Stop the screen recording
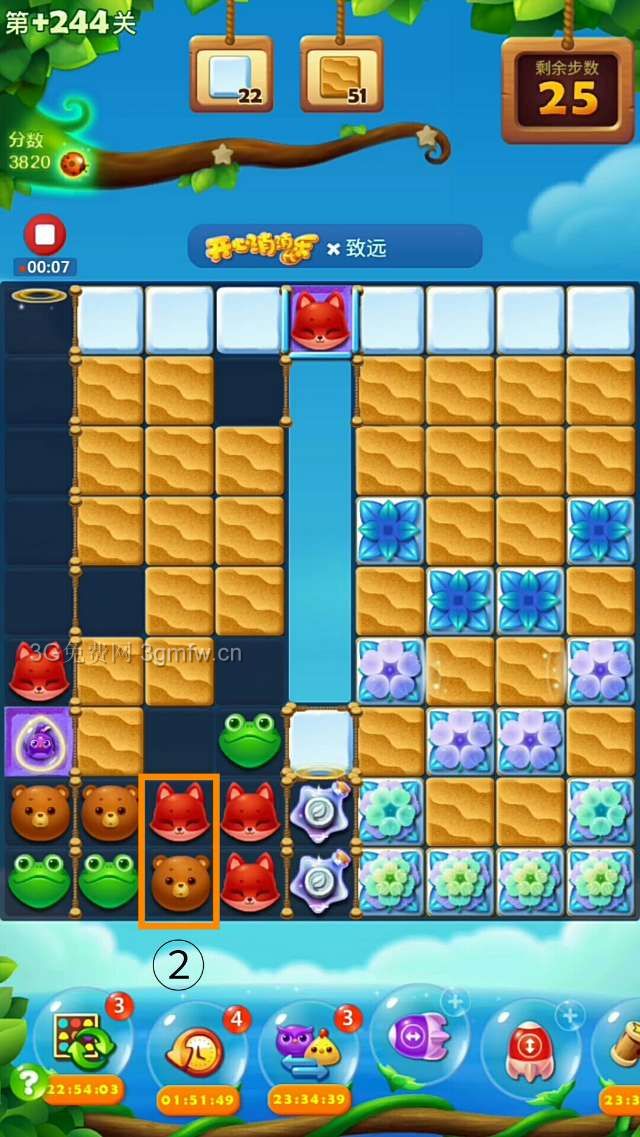This screenshot has width=640, height=1137. [x=44, y=236]
